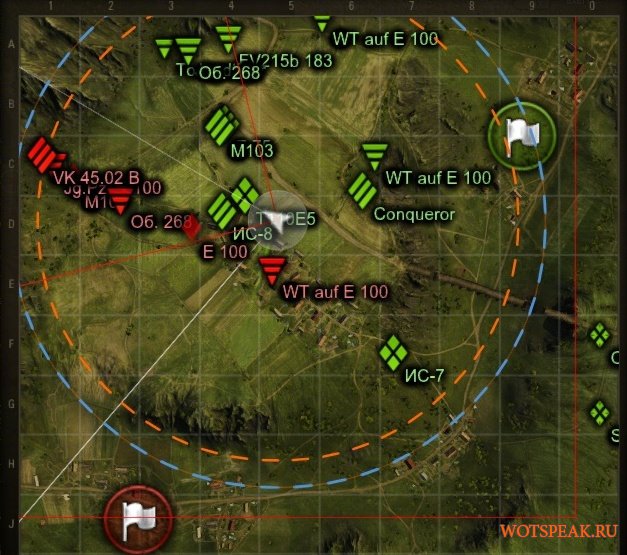The image size is (627, 555).
Task: Ping the M103 ally marker
Action: [x=220, y=126]
